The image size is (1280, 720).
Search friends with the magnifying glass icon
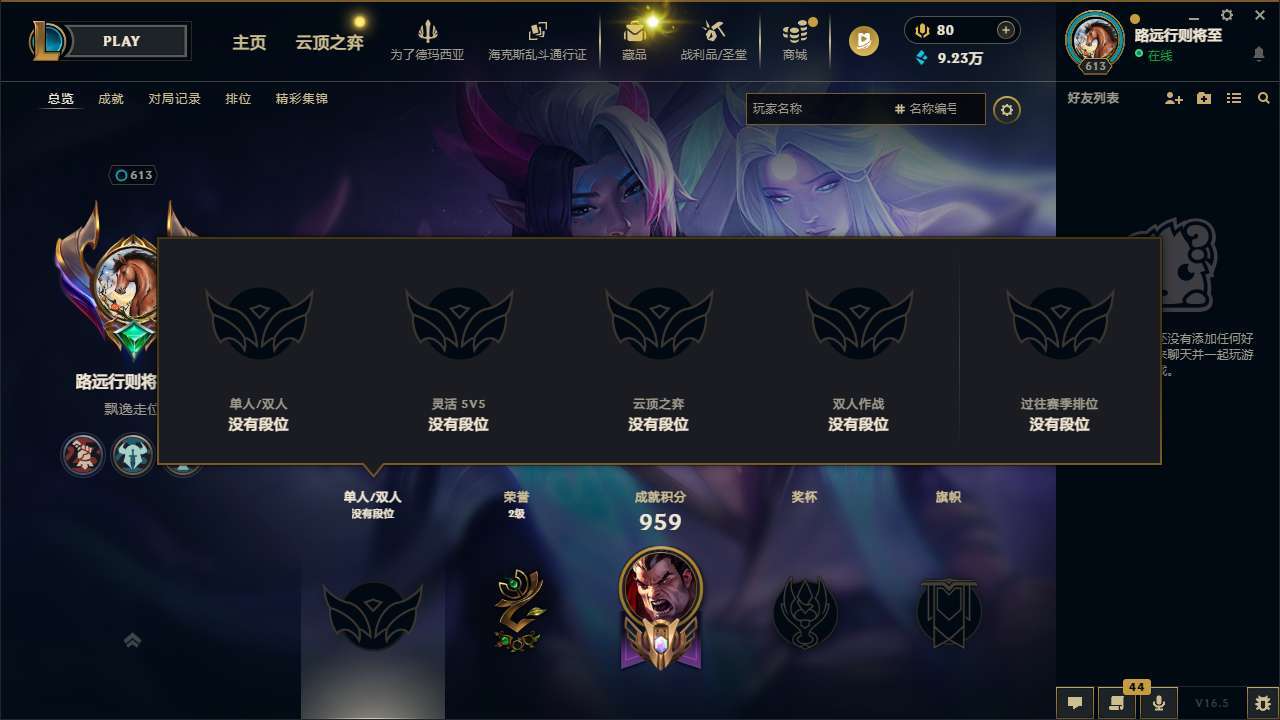pyautogui.click(x=1263, y=98)
